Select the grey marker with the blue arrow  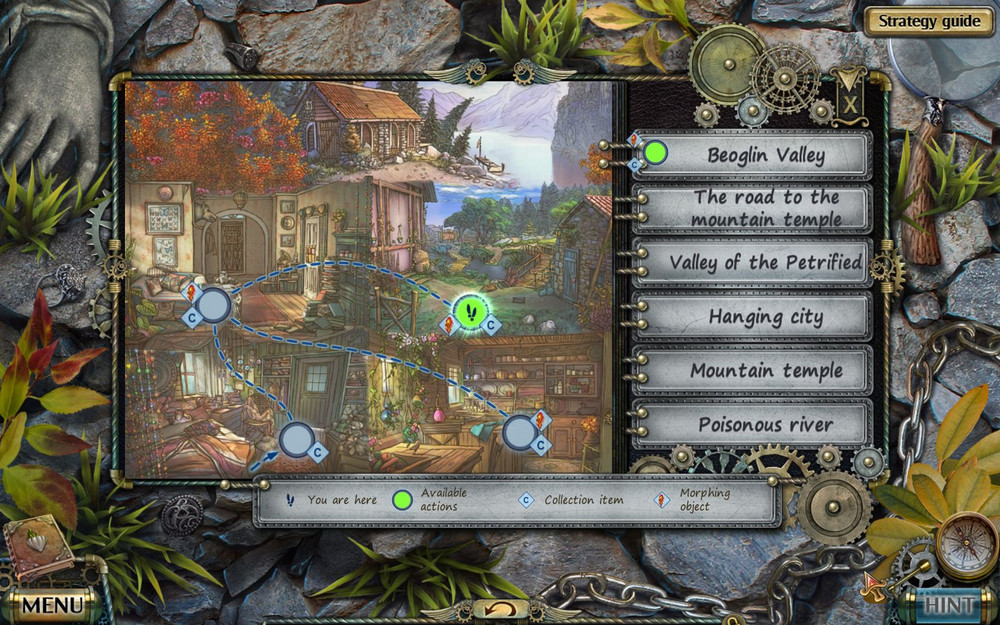tap(296, 439)
